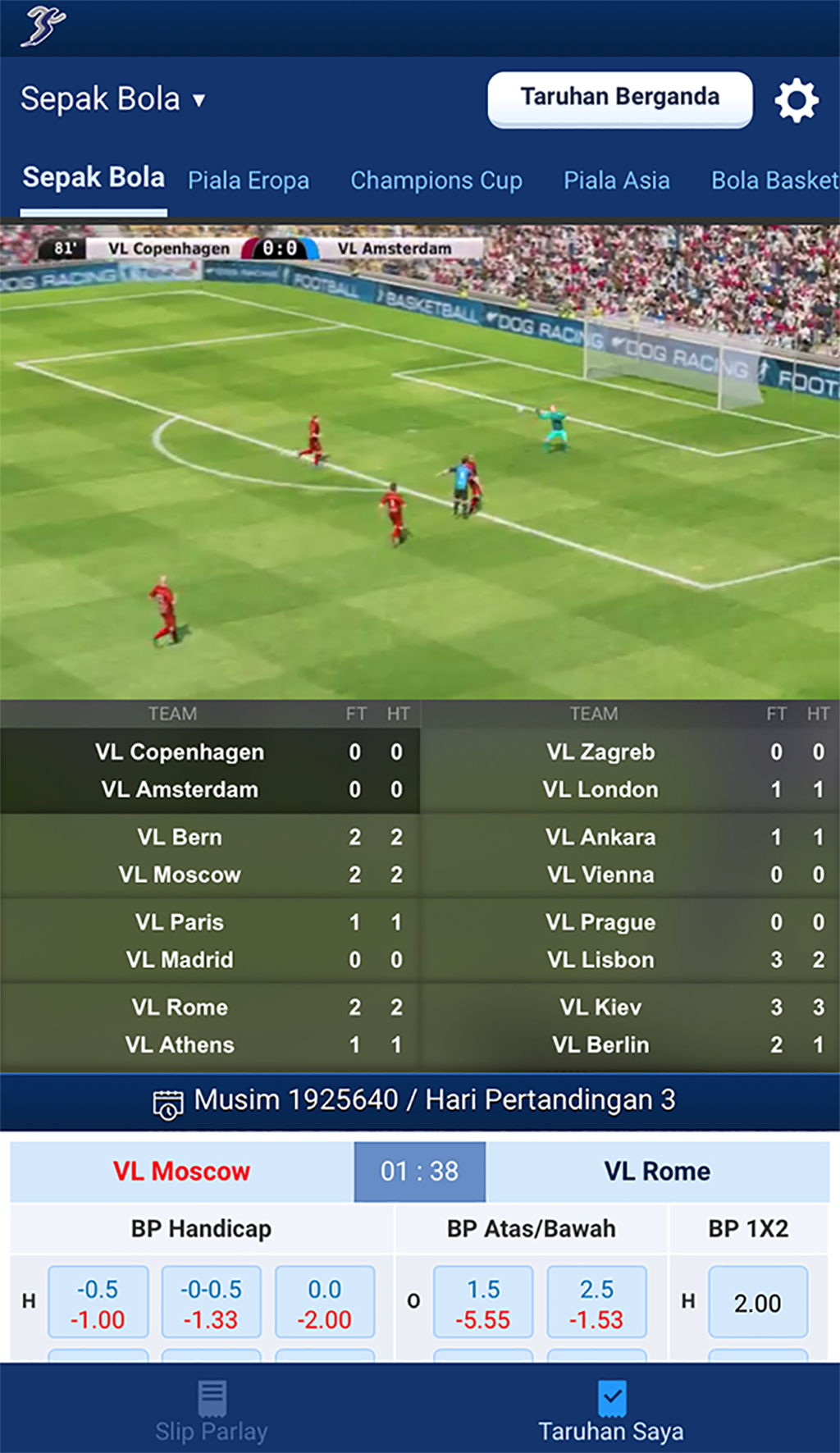Select the over 2.5 odds at -1.53
Viewport: 840px width, 1453px height.
pos(596,1303)
